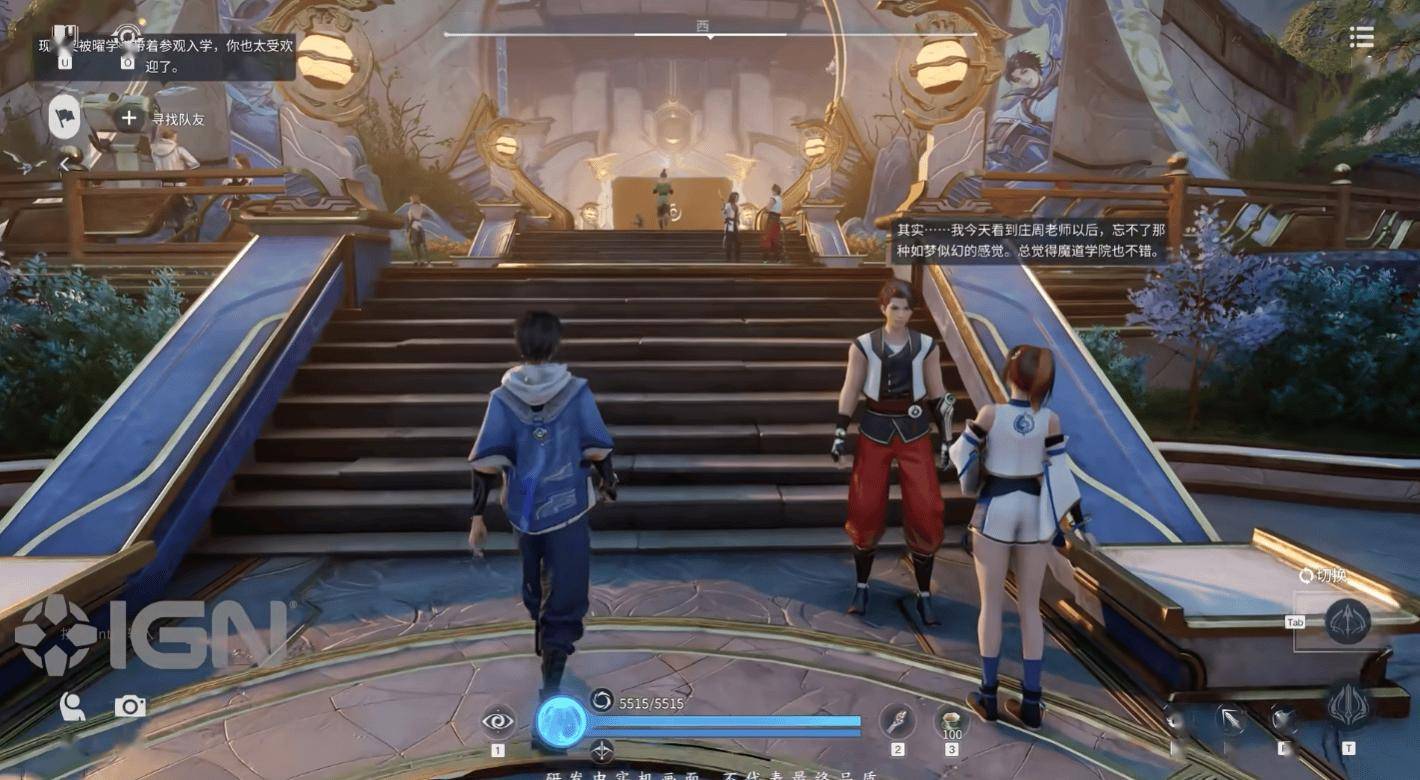
Task: Activate the arrow dash skill icon
Action: (1230, 718)
